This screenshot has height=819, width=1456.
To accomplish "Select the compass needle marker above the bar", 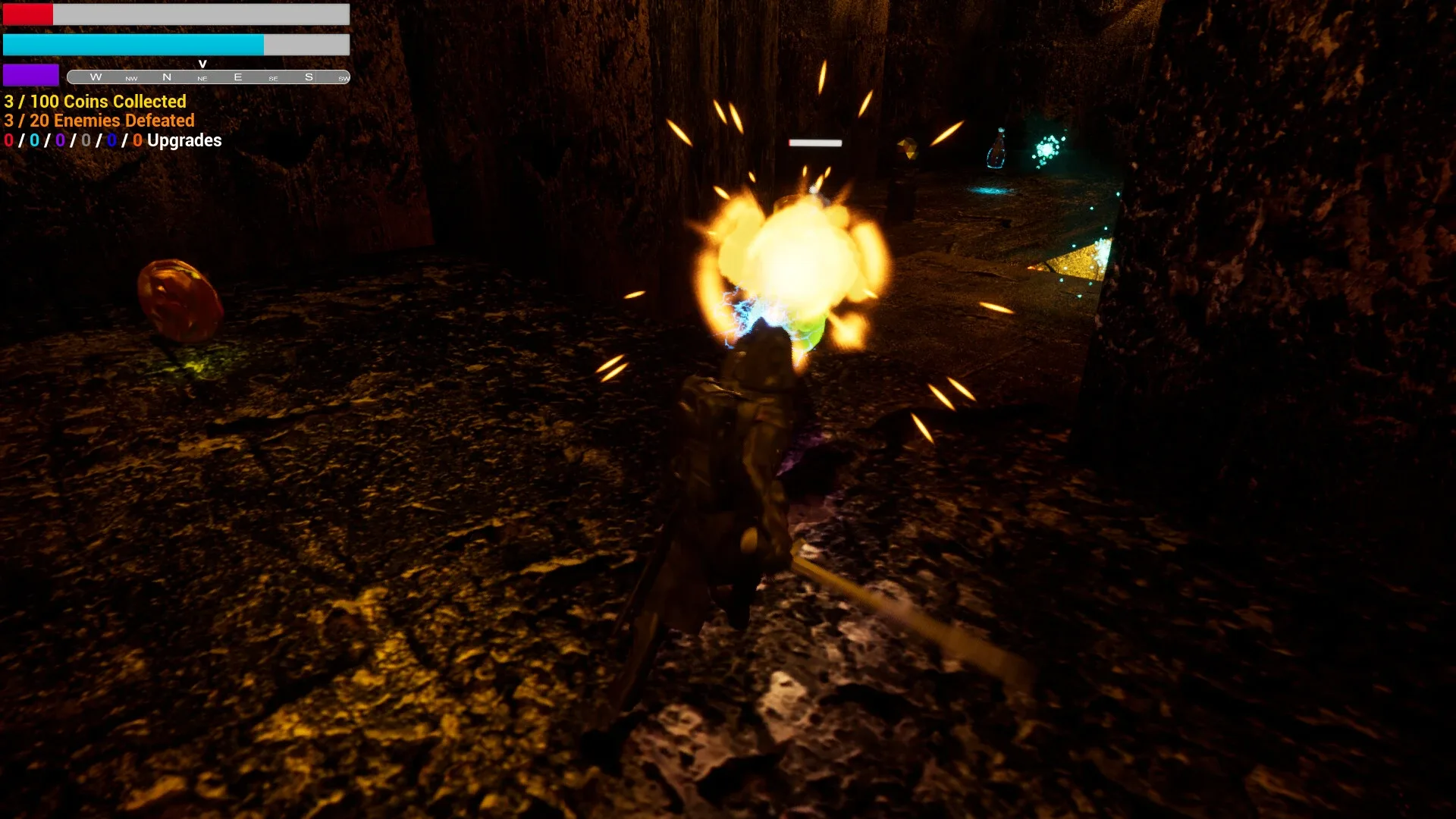I will pos(202,64).
